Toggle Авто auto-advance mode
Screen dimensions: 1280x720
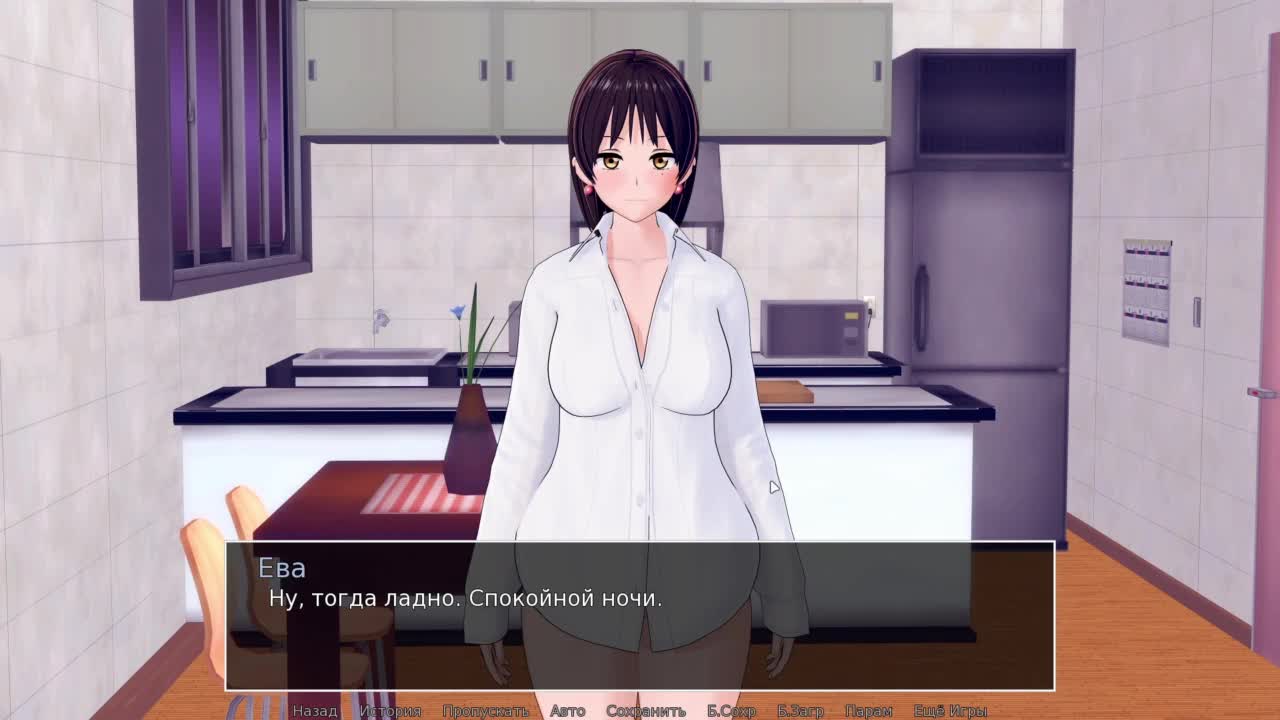point(567,711)
